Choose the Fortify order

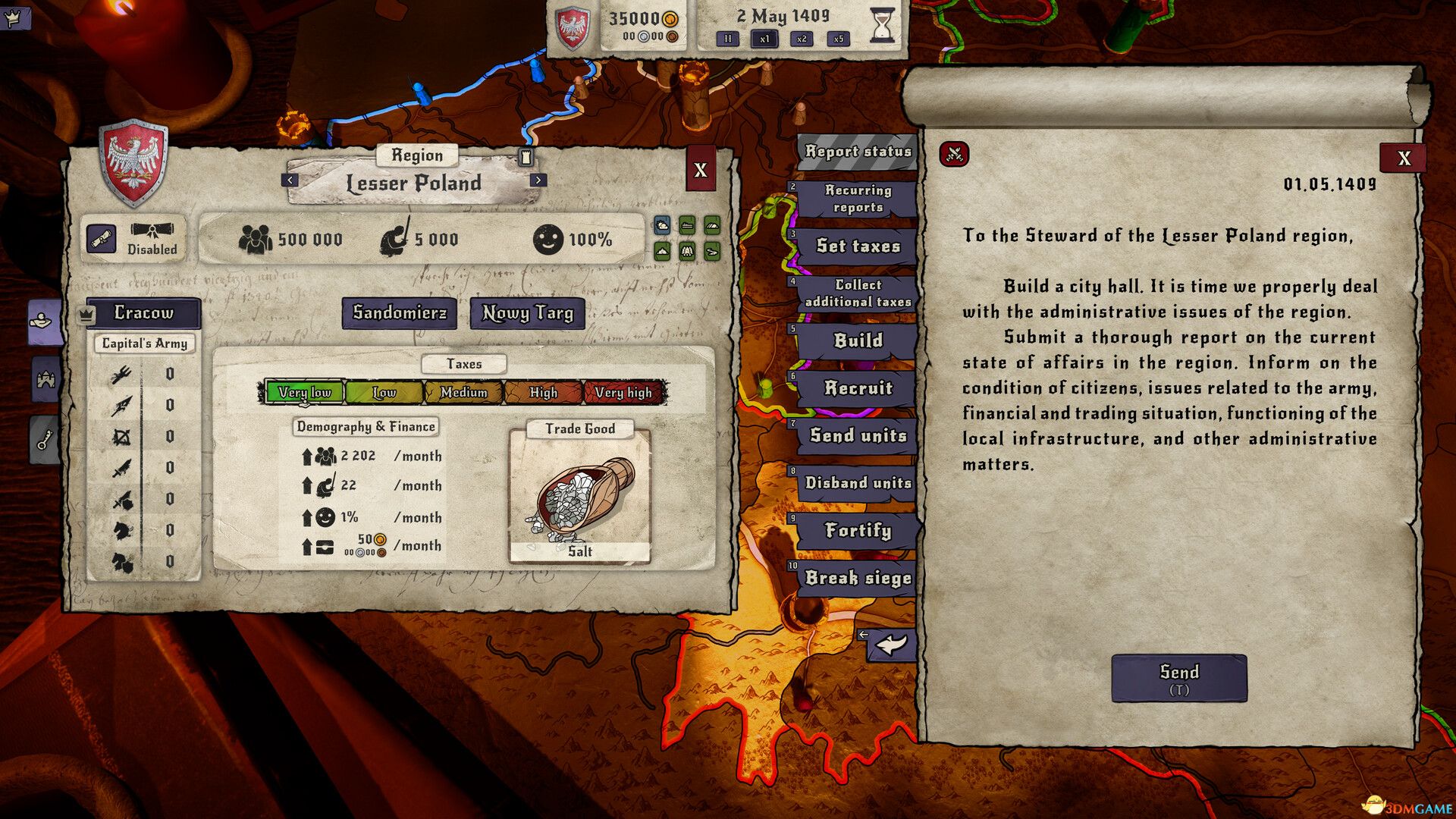pos(858,530)
